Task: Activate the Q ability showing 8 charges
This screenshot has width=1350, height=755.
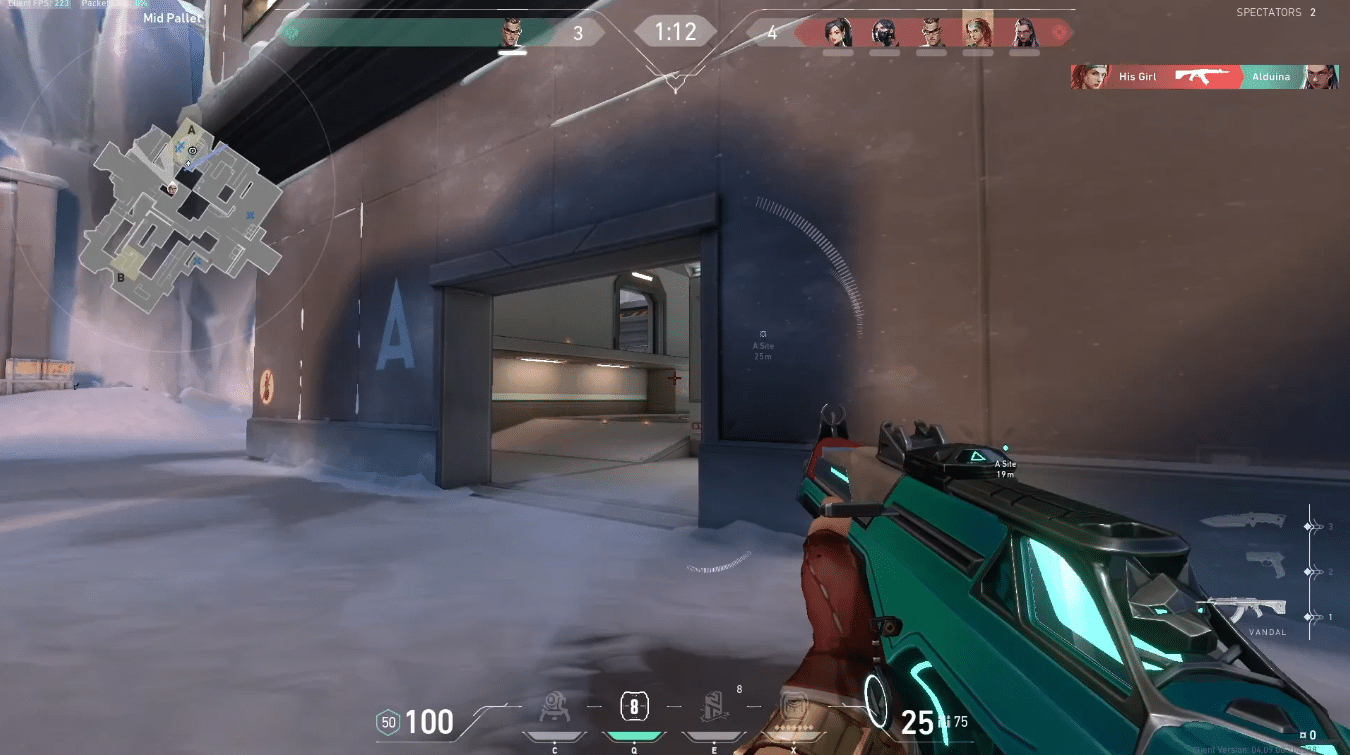Action: pyautogui.click(x=632, y=708)
